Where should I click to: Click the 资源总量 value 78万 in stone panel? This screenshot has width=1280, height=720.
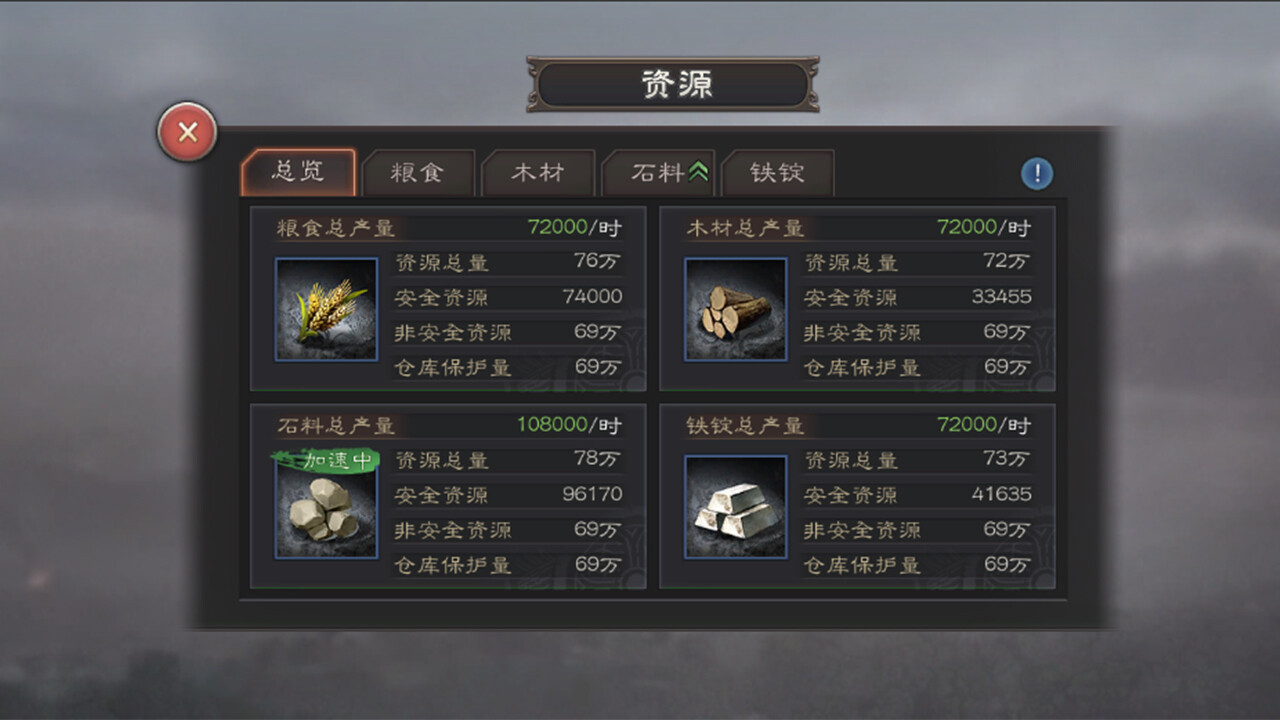tap(597, 460)
